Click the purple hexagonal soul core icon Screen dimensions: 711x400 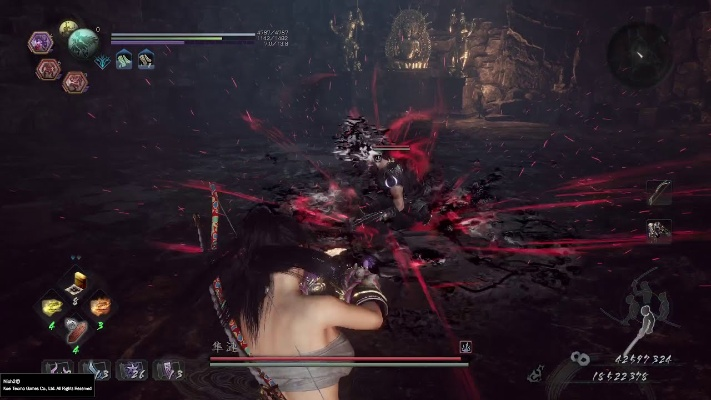click(41, 42)
